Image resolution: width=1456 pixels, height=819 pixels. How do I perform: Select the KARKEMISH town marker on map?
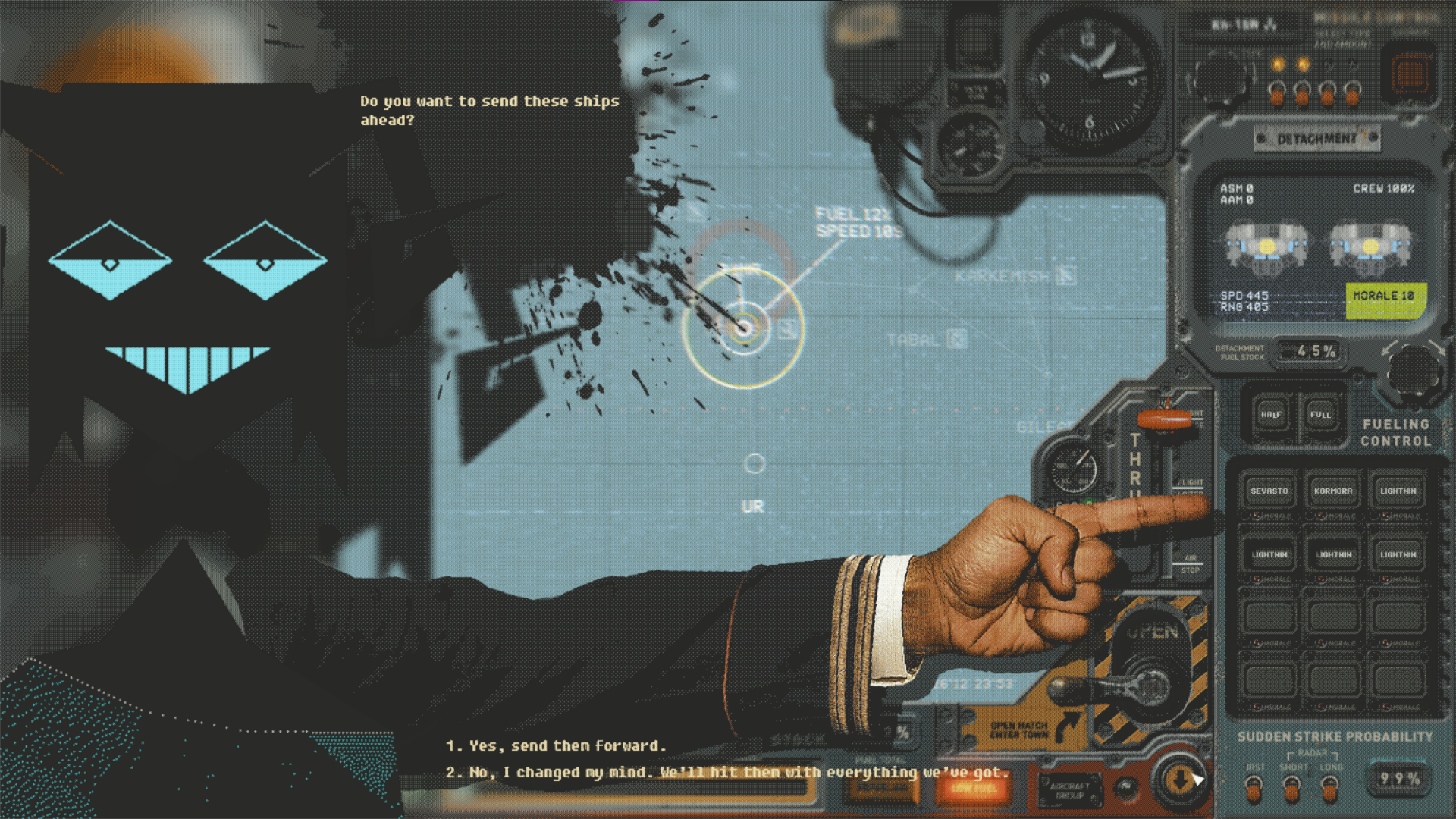tap(1066, 276)
